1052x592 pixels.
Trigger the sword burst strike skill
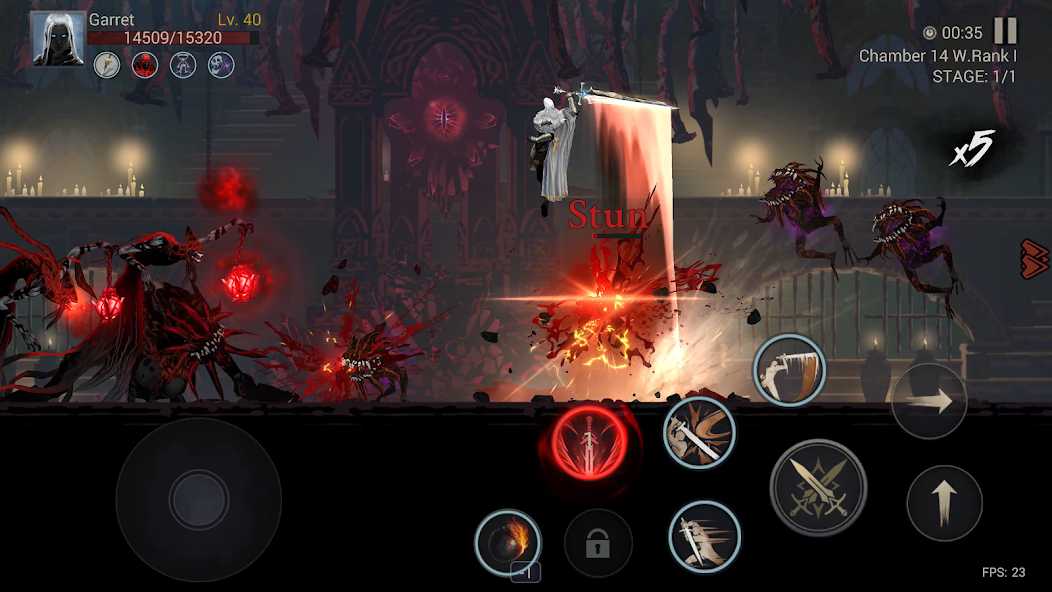point(699,432)
